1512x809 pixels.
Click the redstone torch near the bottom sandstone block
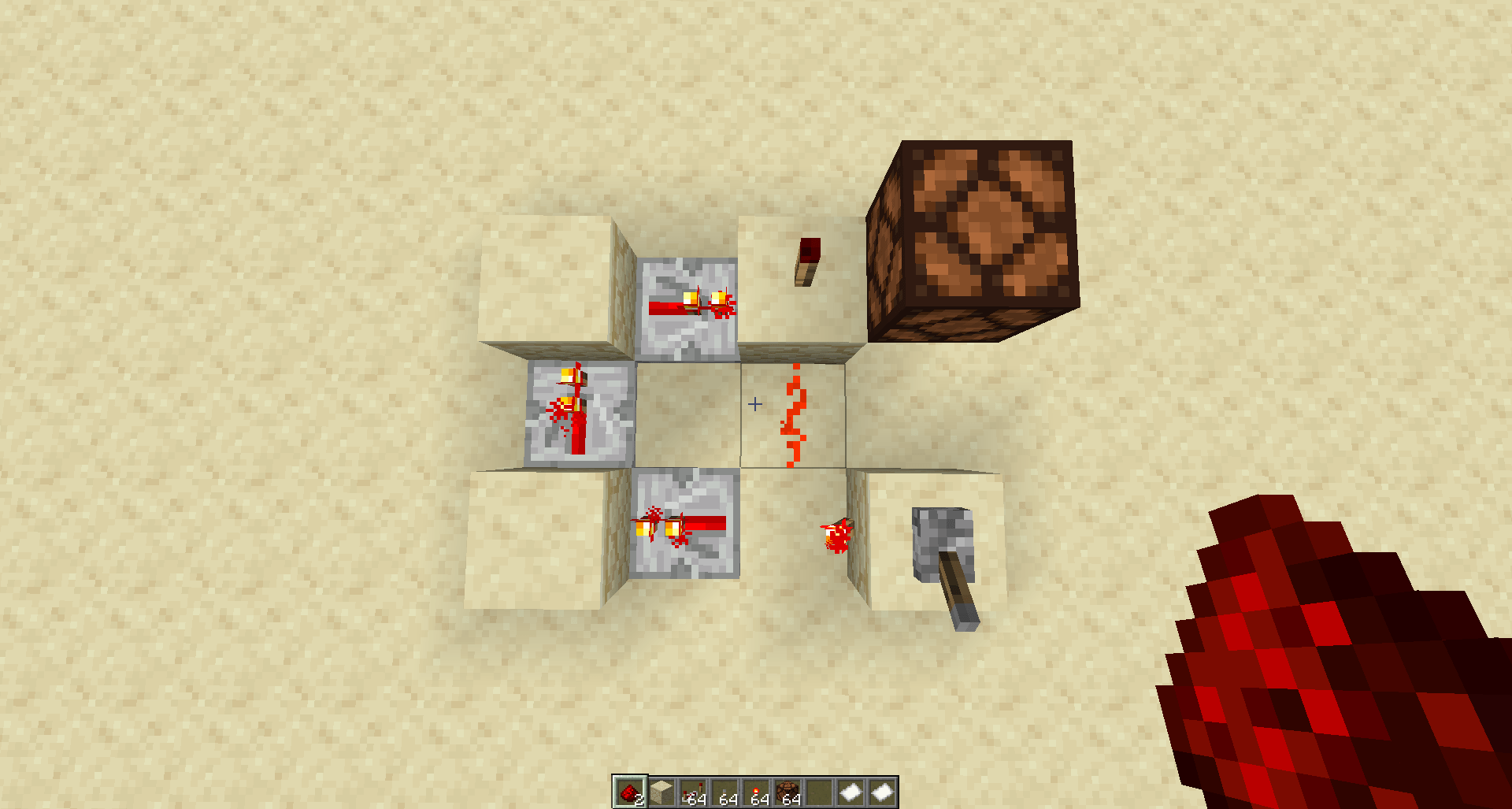pos(836,536)
